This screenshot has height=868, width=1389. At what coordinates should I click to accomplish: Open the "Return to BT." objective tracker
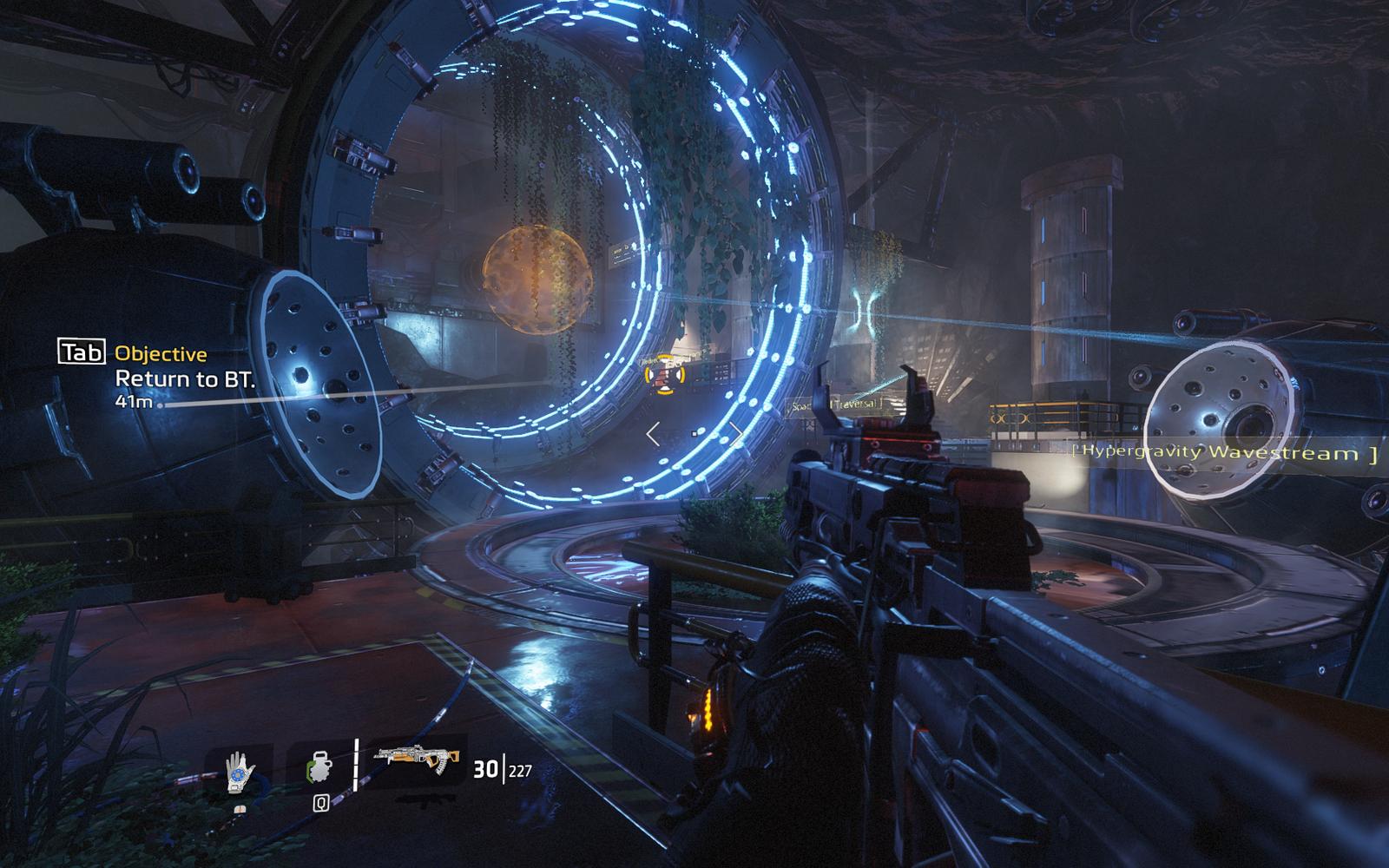coord(186,378)
